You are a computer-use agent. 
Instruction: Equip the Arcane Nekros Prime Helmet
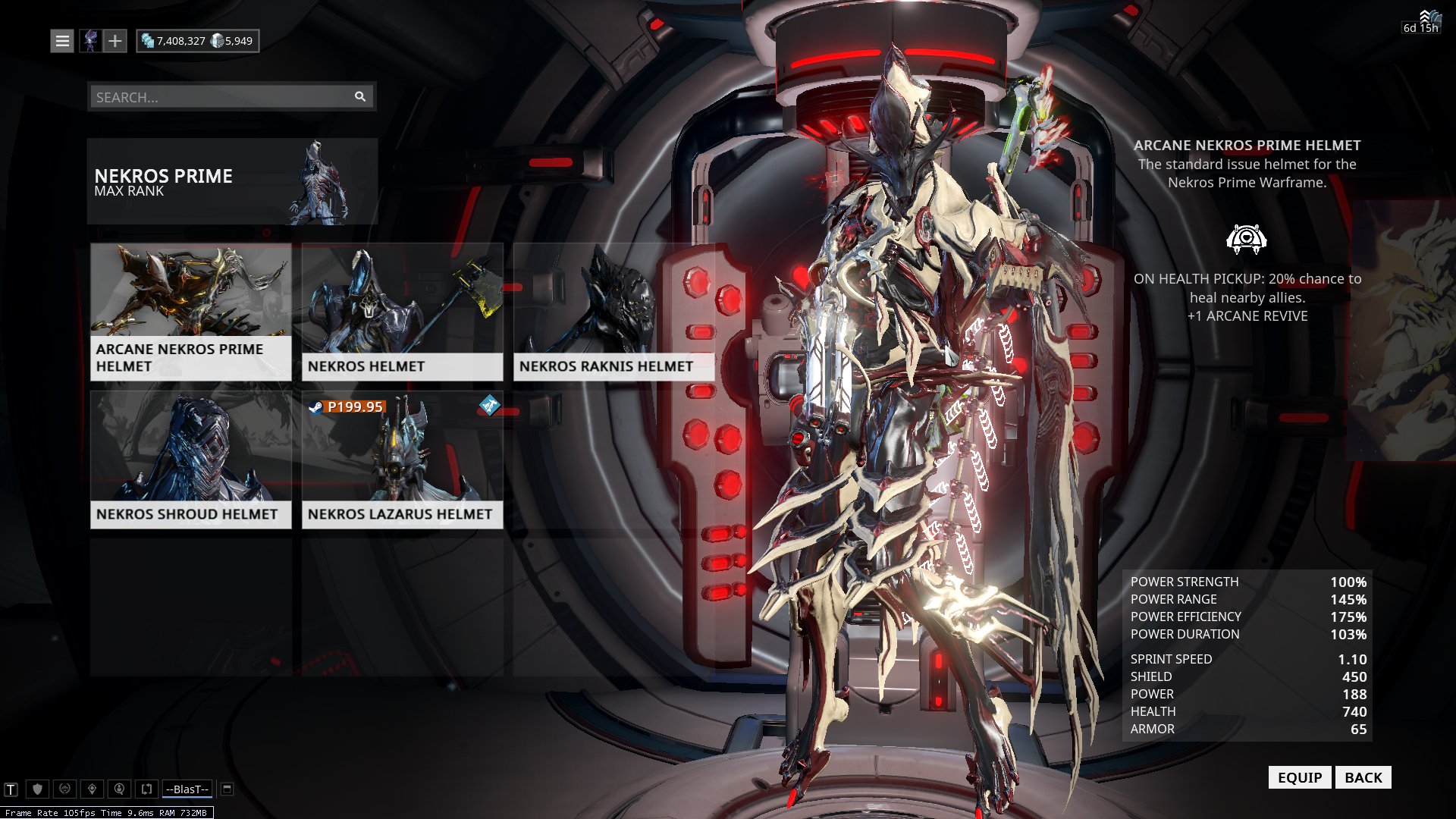tap(1300, 777)
